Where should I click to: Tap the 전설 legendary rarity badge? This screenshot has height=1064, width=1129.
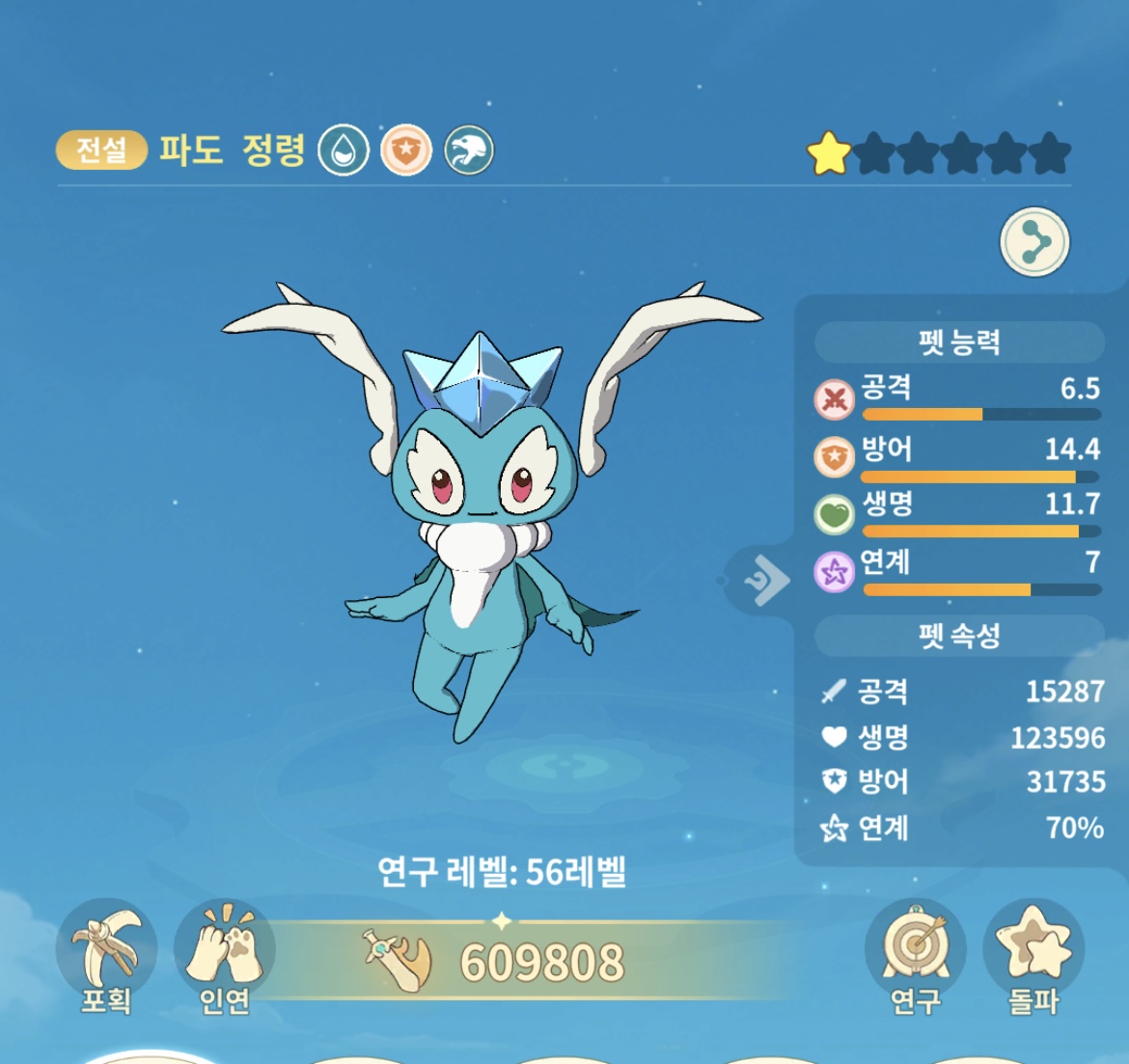tap(101, 150)
